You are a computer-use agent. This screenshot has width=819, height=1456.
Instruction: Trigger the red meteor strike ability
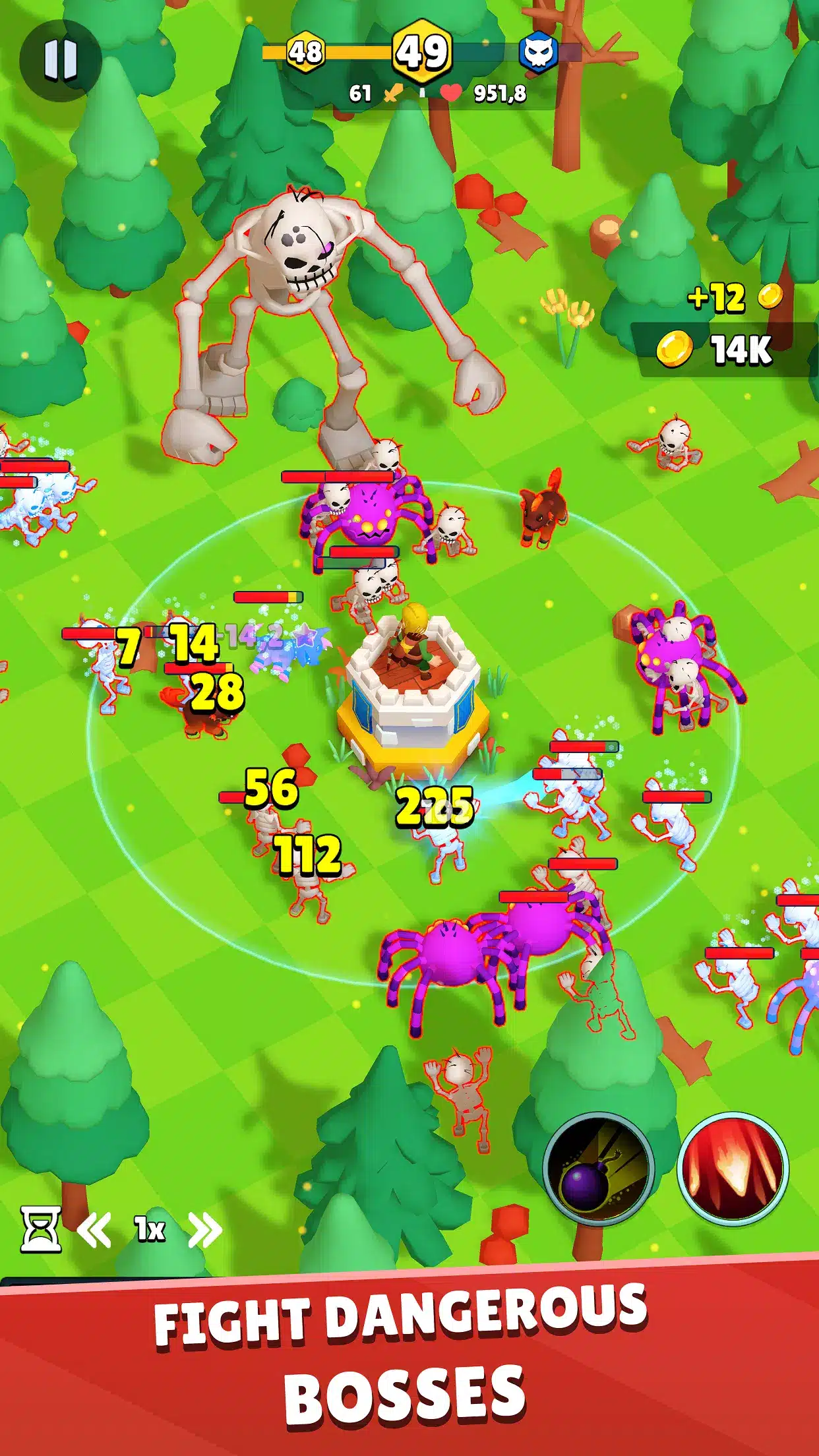coord(733,1168)
